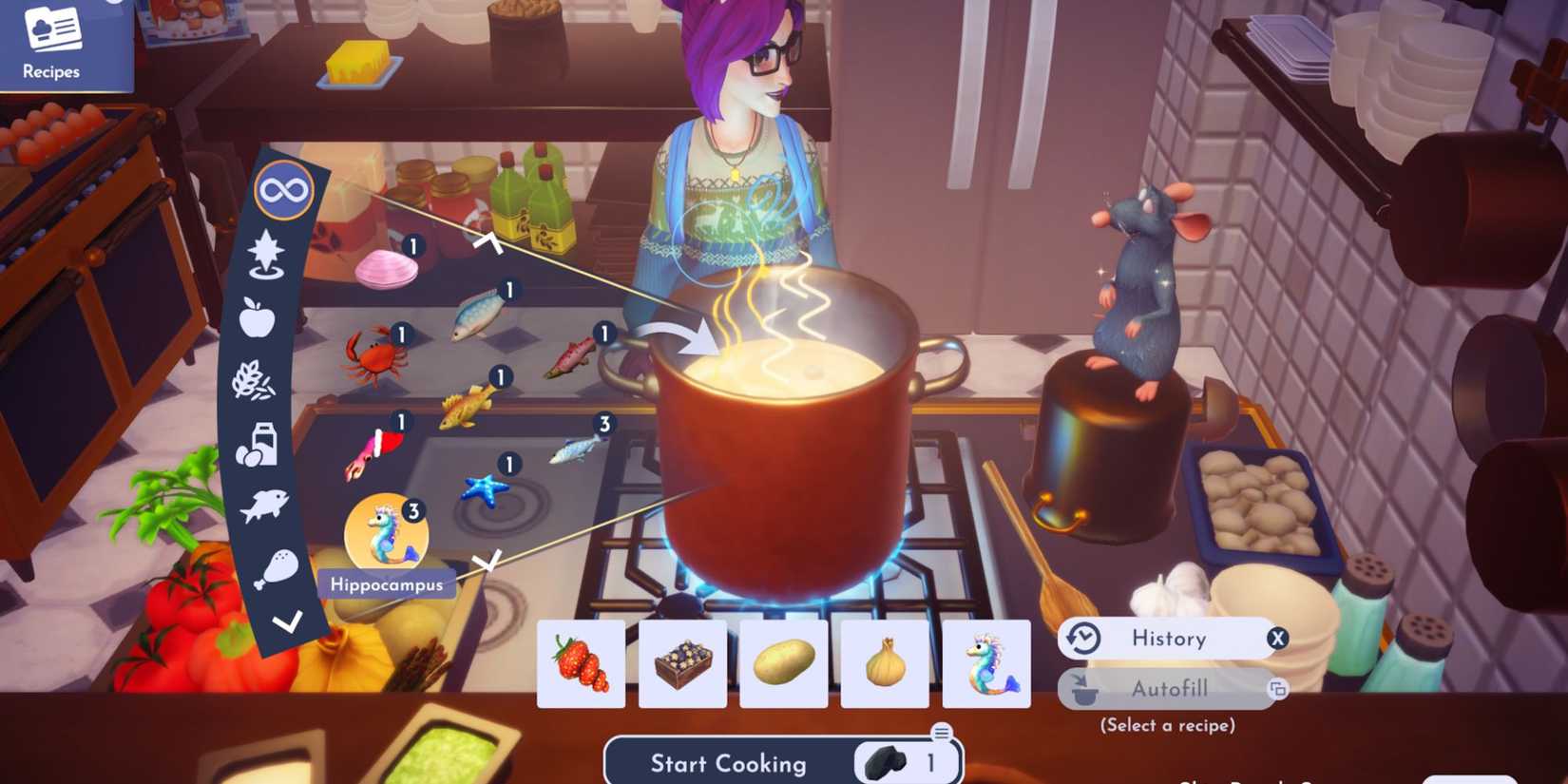
Task: Enable Autofill for the recipe
Action: point(1169,688)
